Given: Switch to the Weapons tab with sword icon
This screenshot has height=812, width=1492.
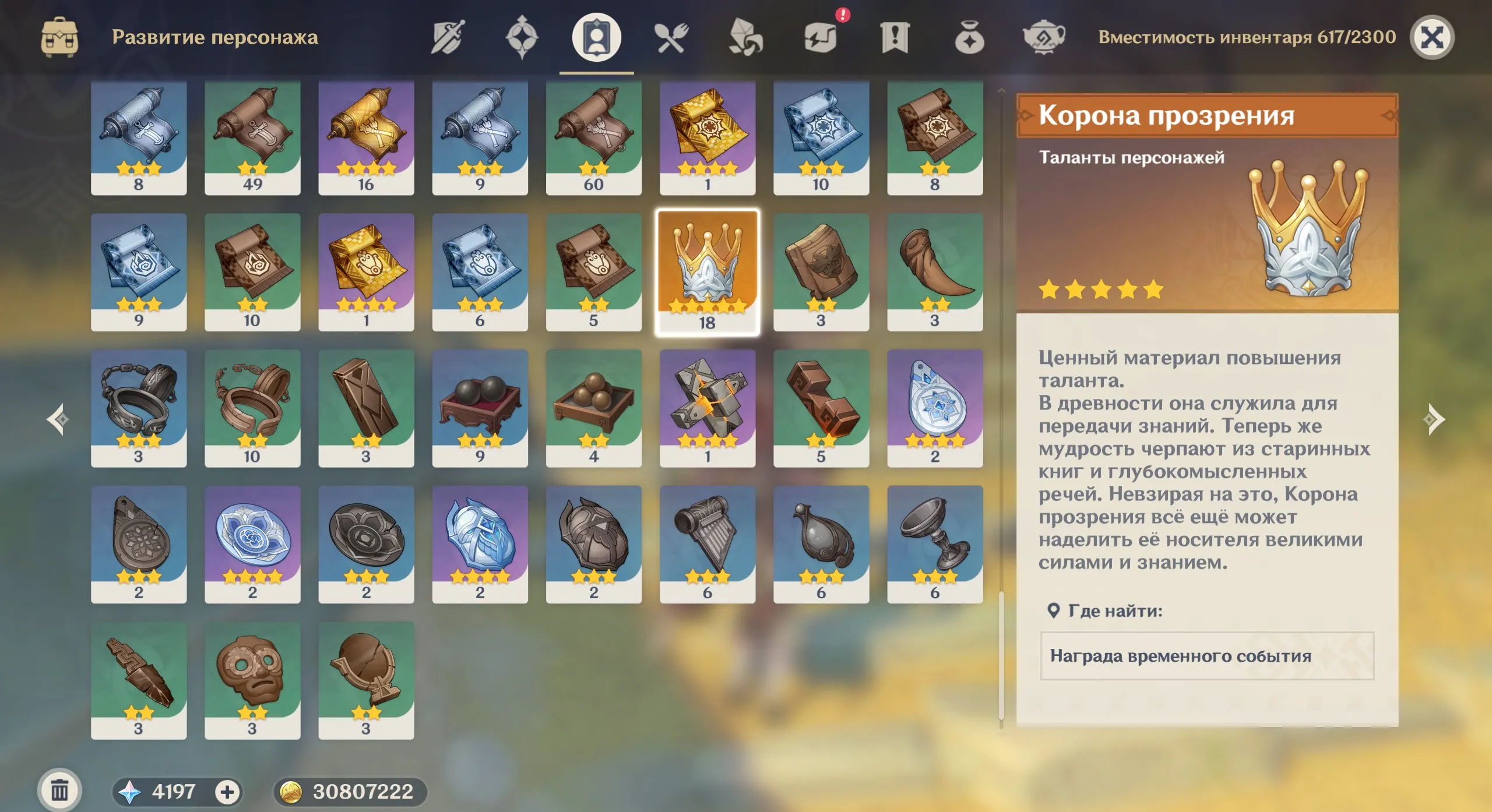Looking at the screenshot, I should point(448,38).
